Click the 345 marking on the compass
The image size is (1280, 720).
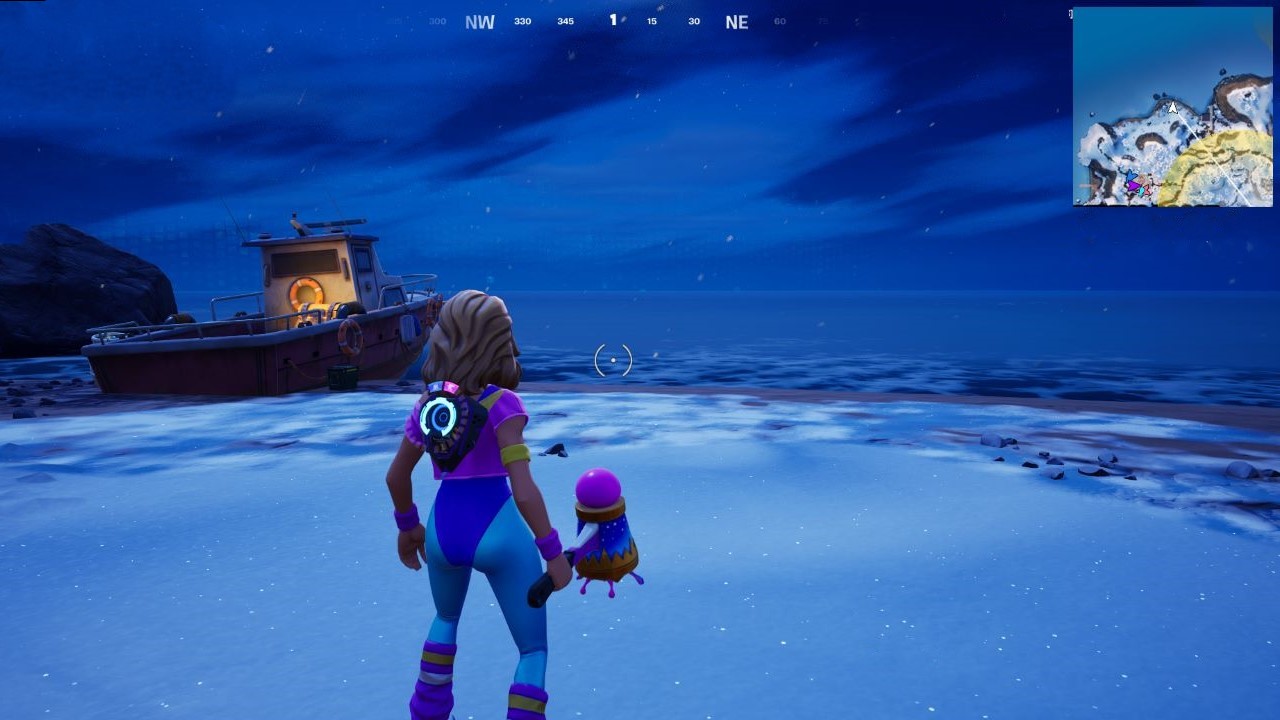[564, 20]
